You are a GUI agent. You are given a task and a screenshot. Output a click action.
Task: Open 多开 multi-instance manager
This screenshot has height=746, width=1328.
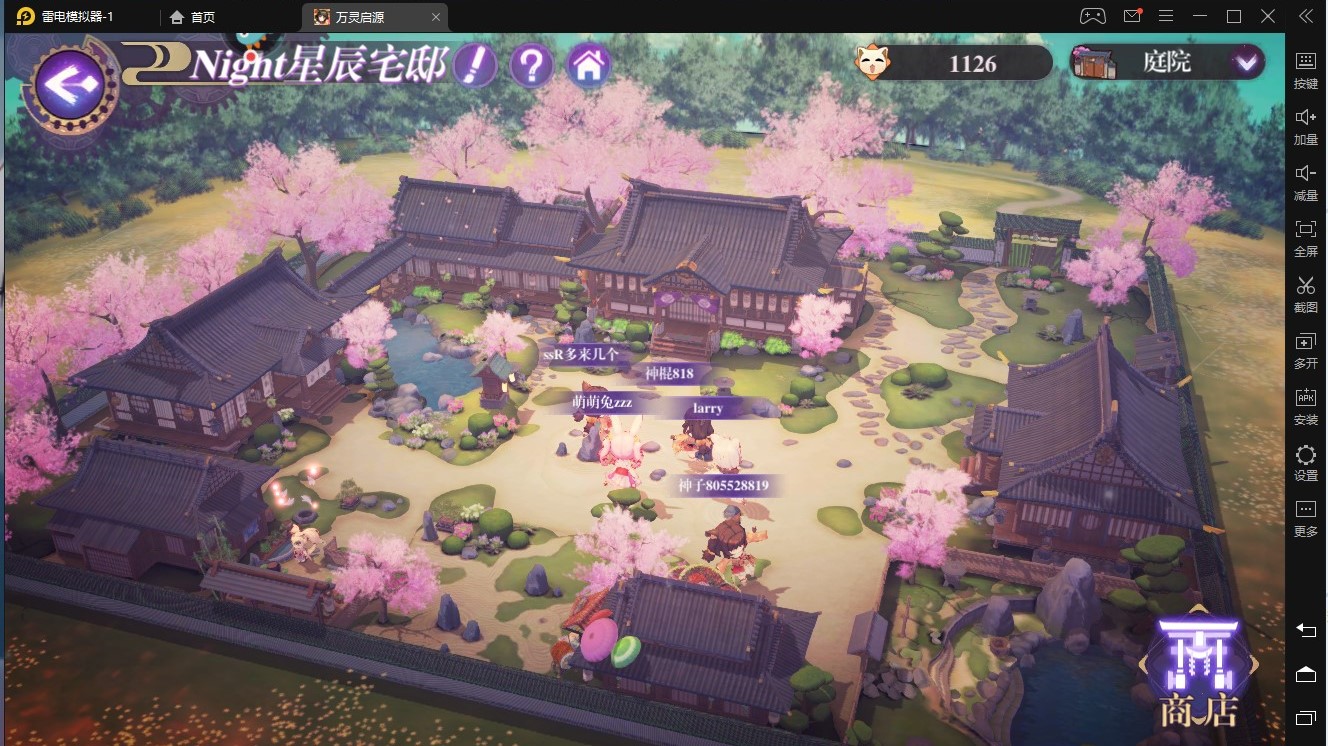(1306, 350)
